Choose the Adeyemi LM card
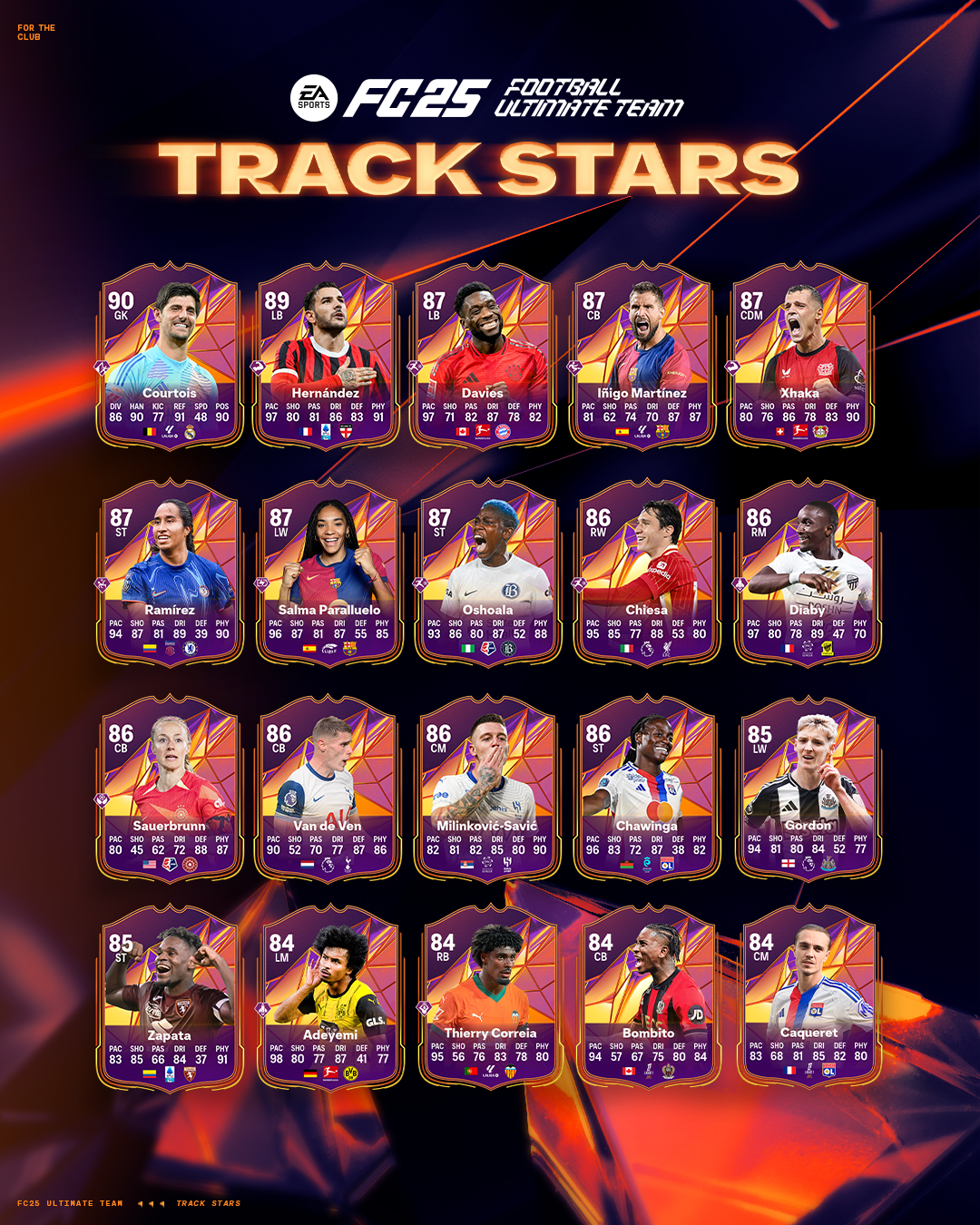980x1225 pixels. [330, 998]
